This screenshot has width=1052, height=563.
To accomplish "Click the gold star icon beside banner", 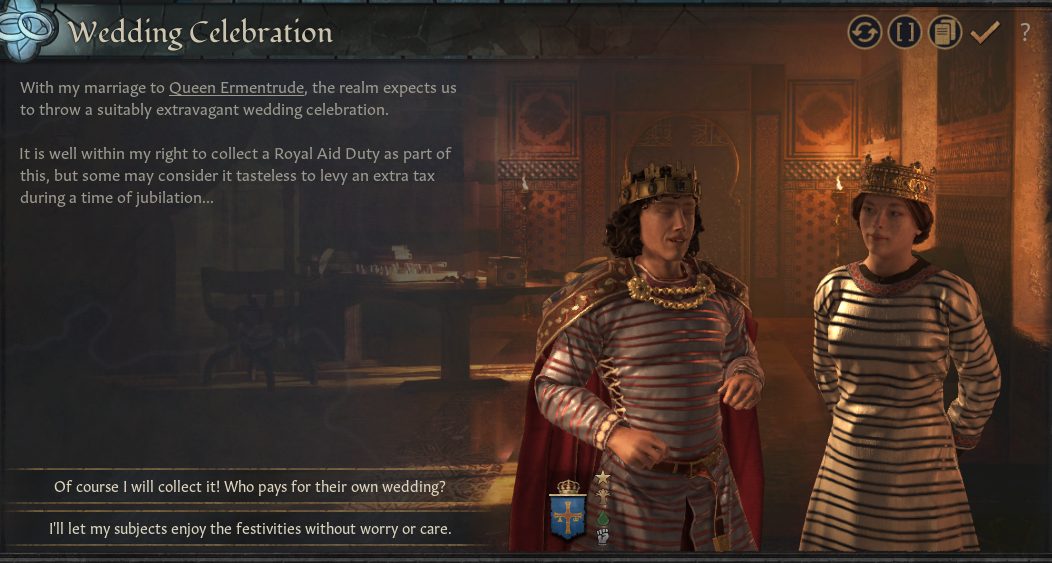I will point(603,478).
